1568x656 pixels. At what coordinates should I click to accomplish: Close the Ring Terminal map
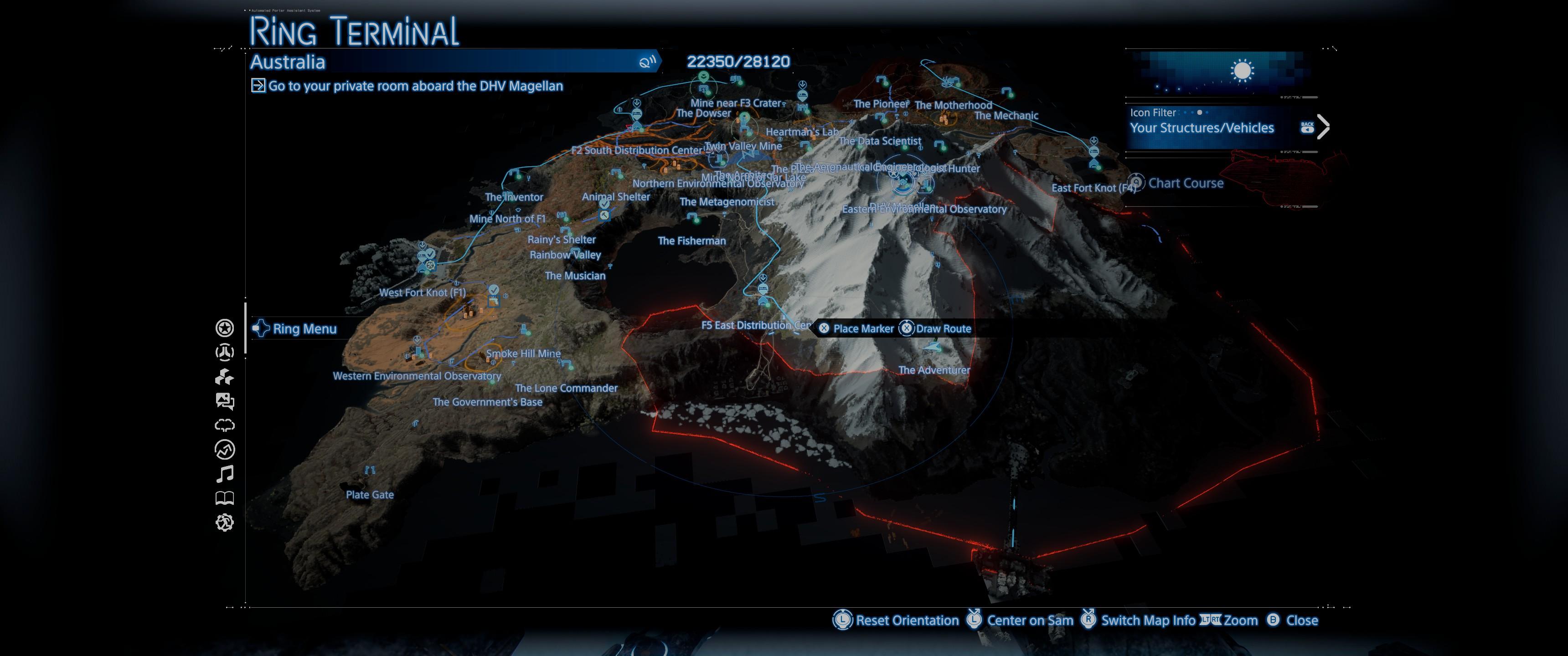1301,620
